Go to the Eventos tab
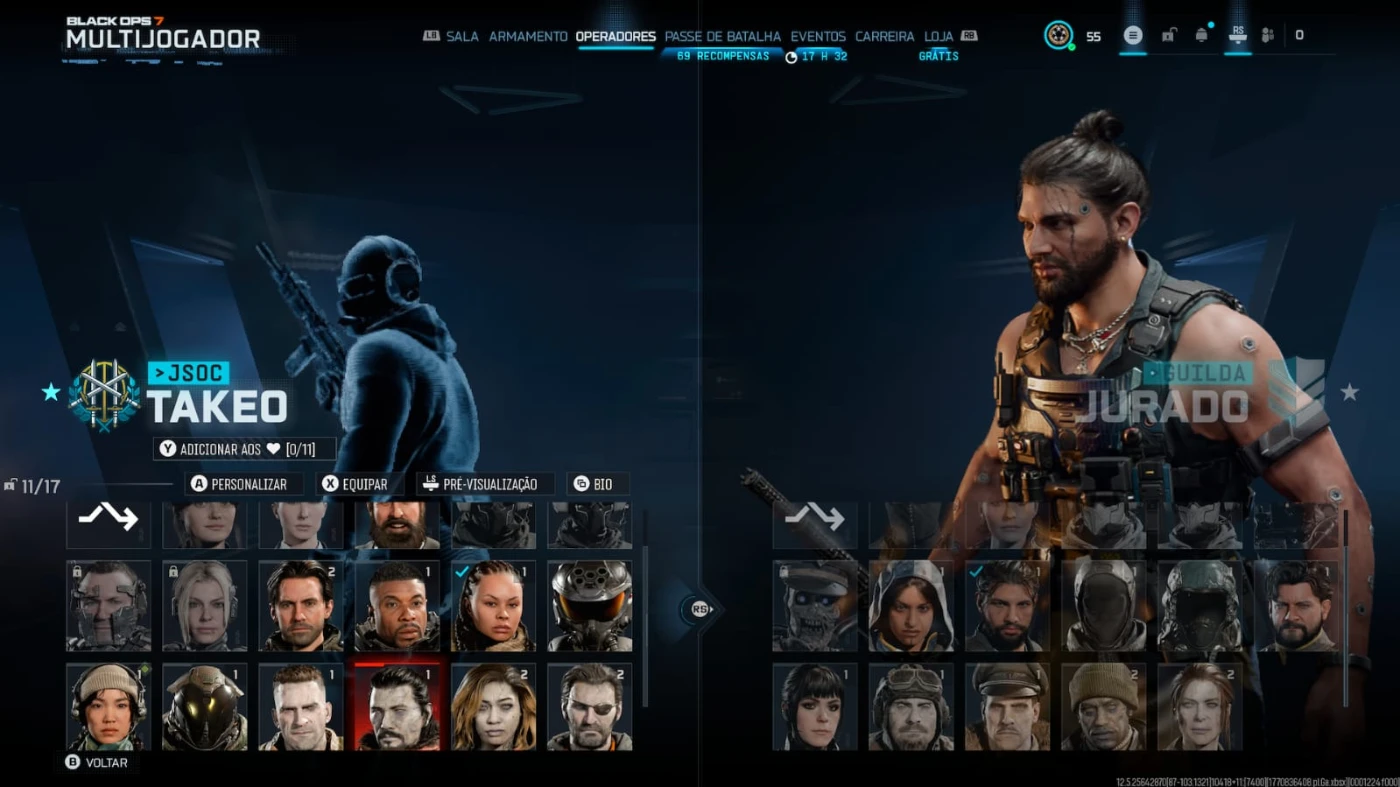The image size is (1400, 787). (818, 36)
